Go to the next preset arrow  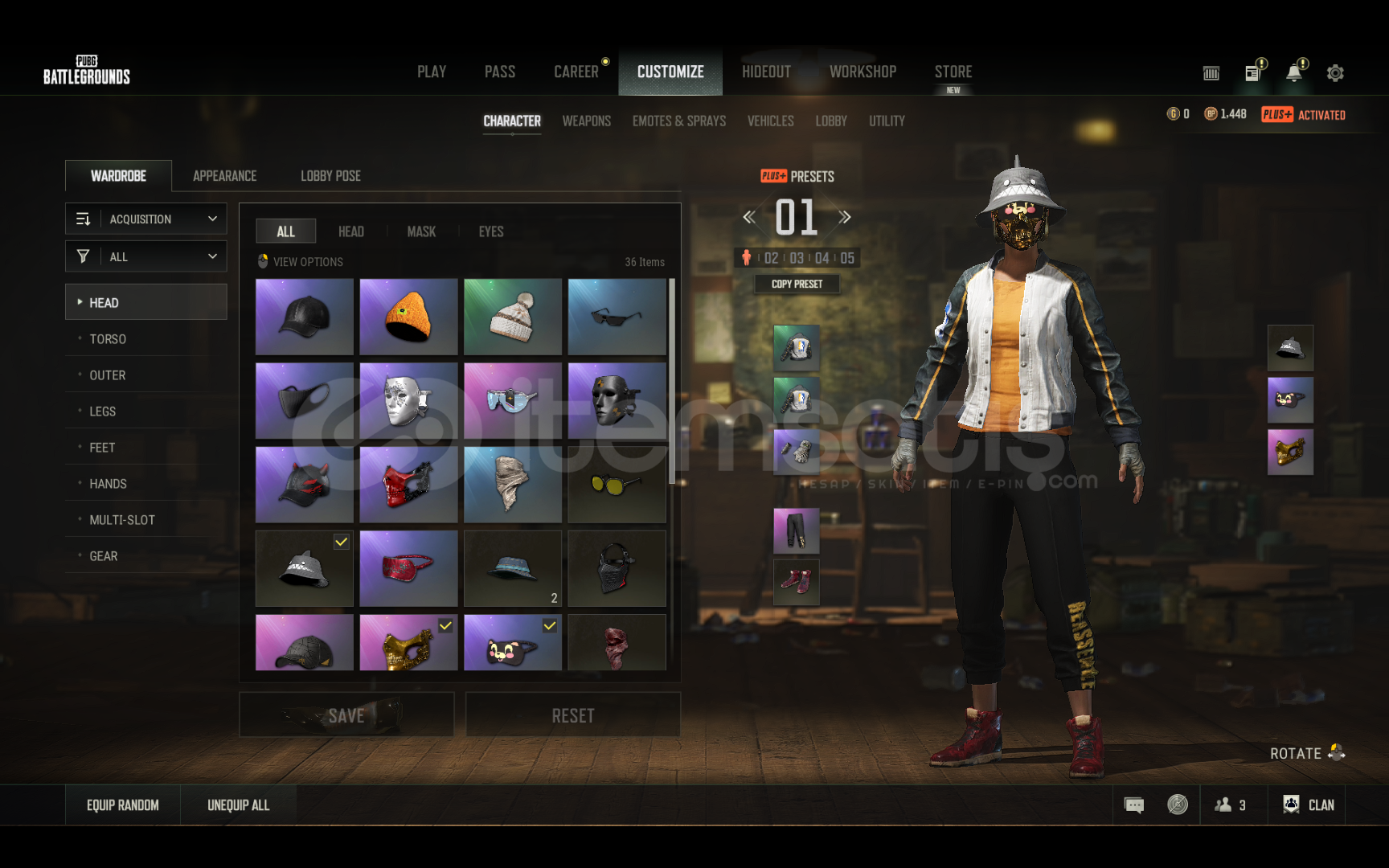click(x=845, y=217)
